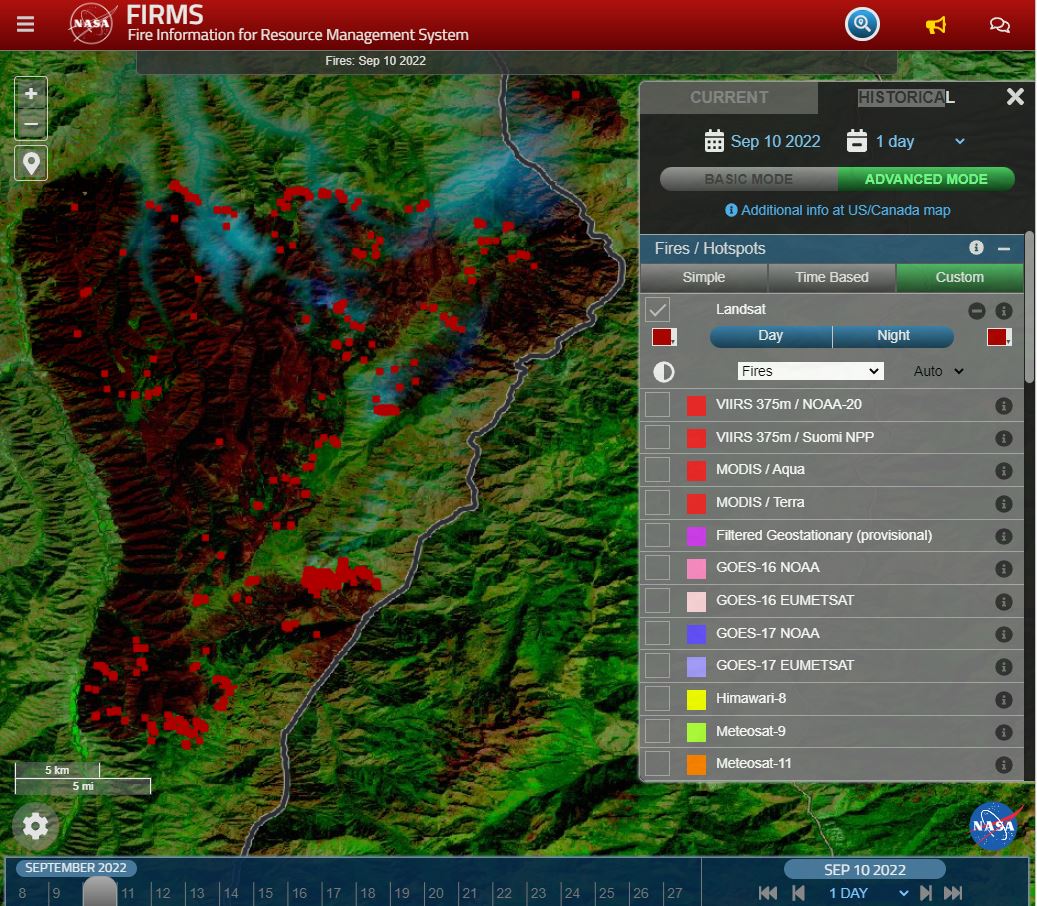Open Additional info at US/Canada map link
The width and height of the screenshot is (1037, 906).
coord(837,210)
